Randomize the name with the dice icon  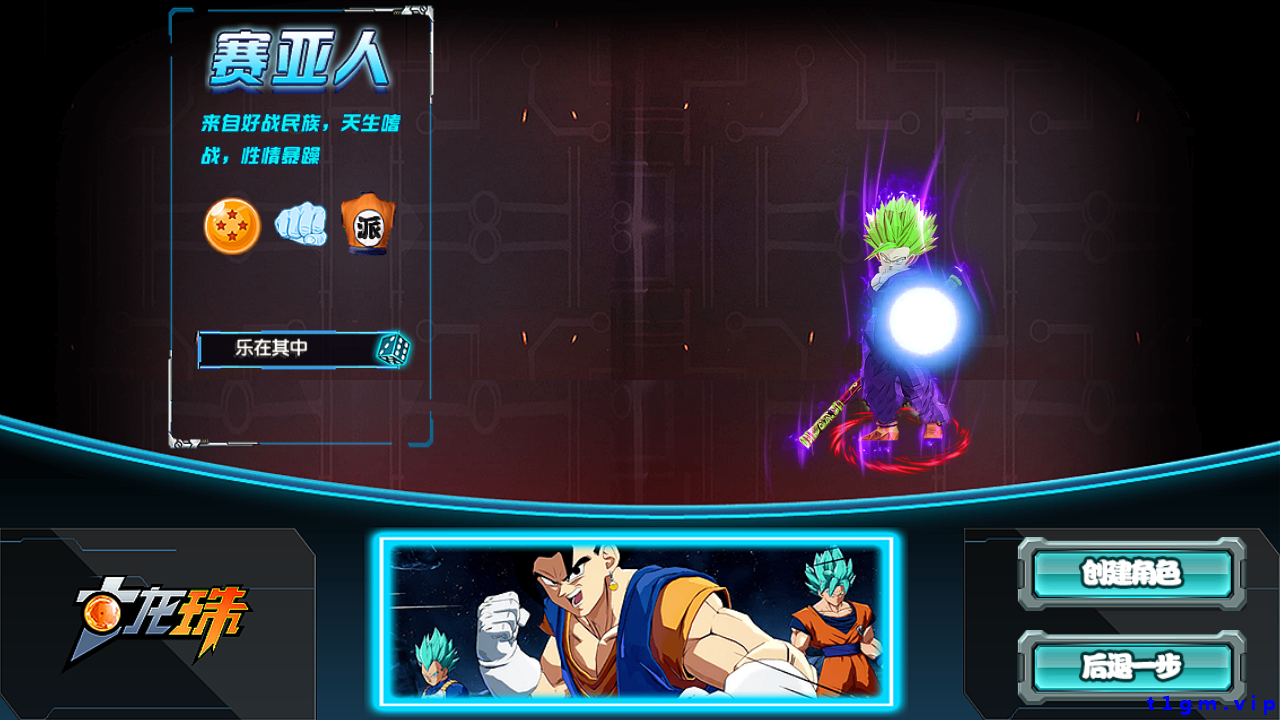click(x=392, y=349)
